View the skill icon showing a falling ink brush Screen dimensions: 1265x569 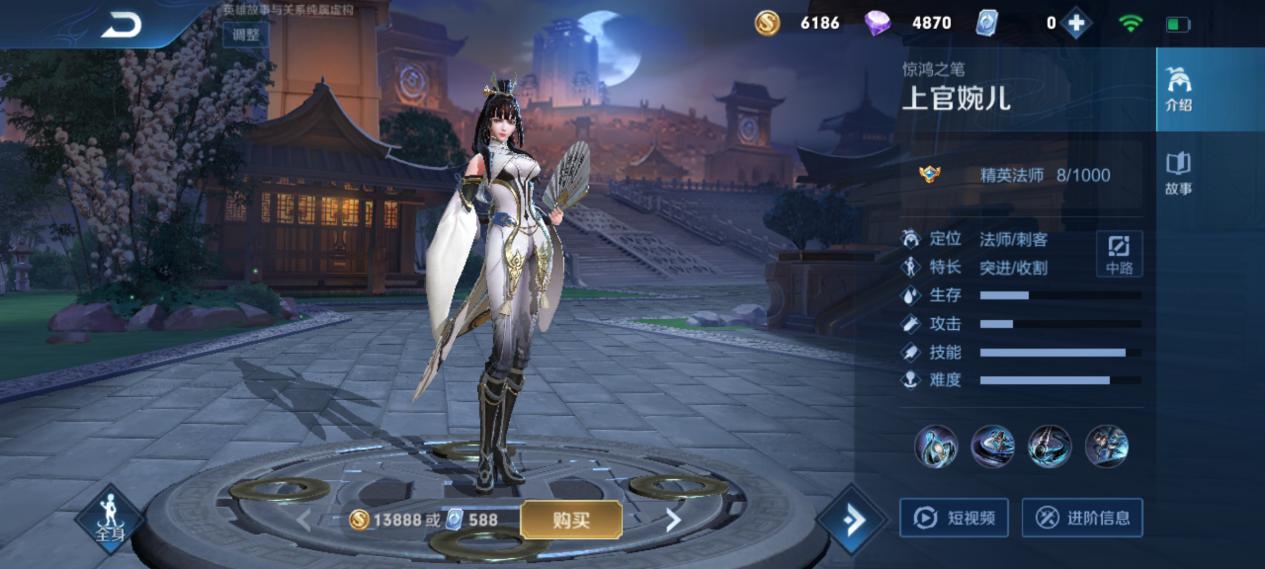(x=1049, y=446)
